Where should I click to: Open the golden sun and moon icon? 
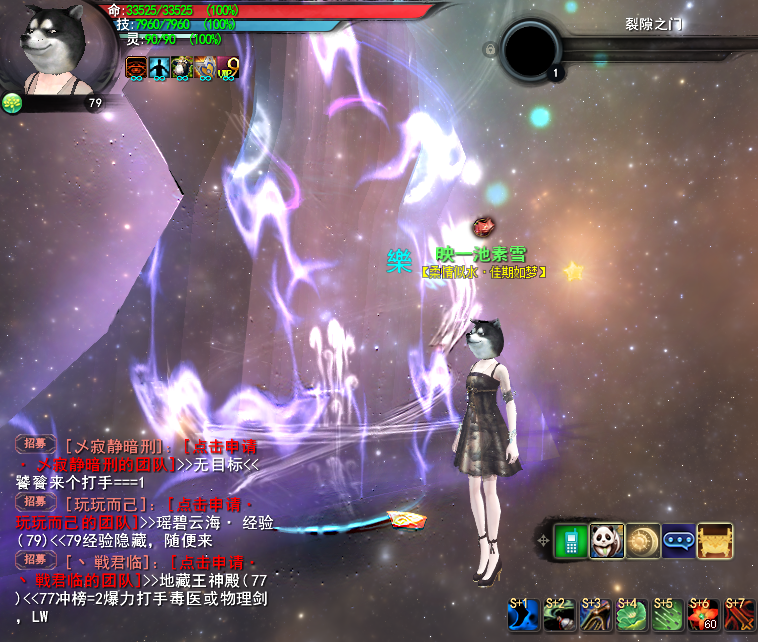click(643, 541)
